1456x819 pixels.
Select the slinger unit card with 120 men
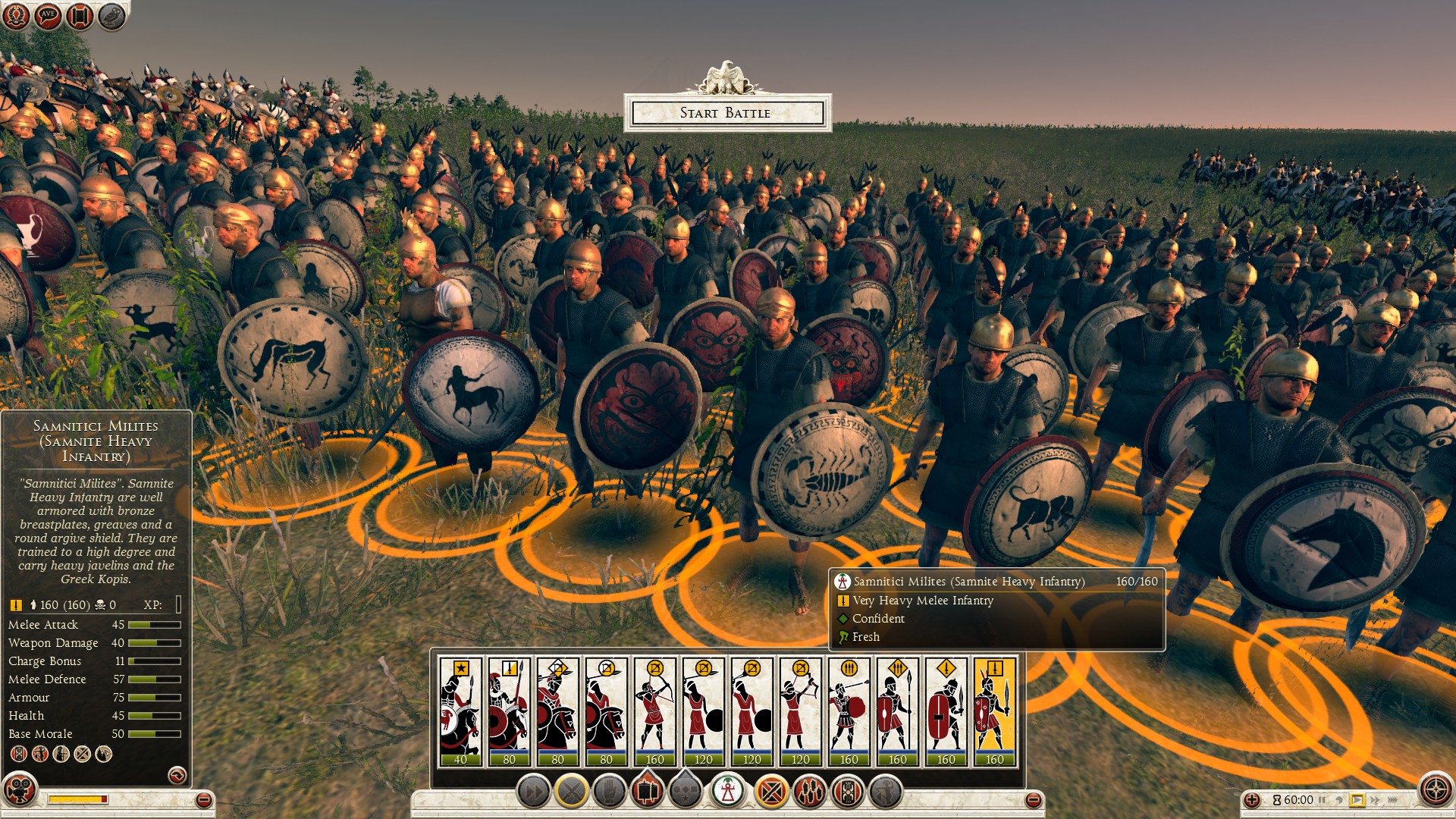[703, 711]
